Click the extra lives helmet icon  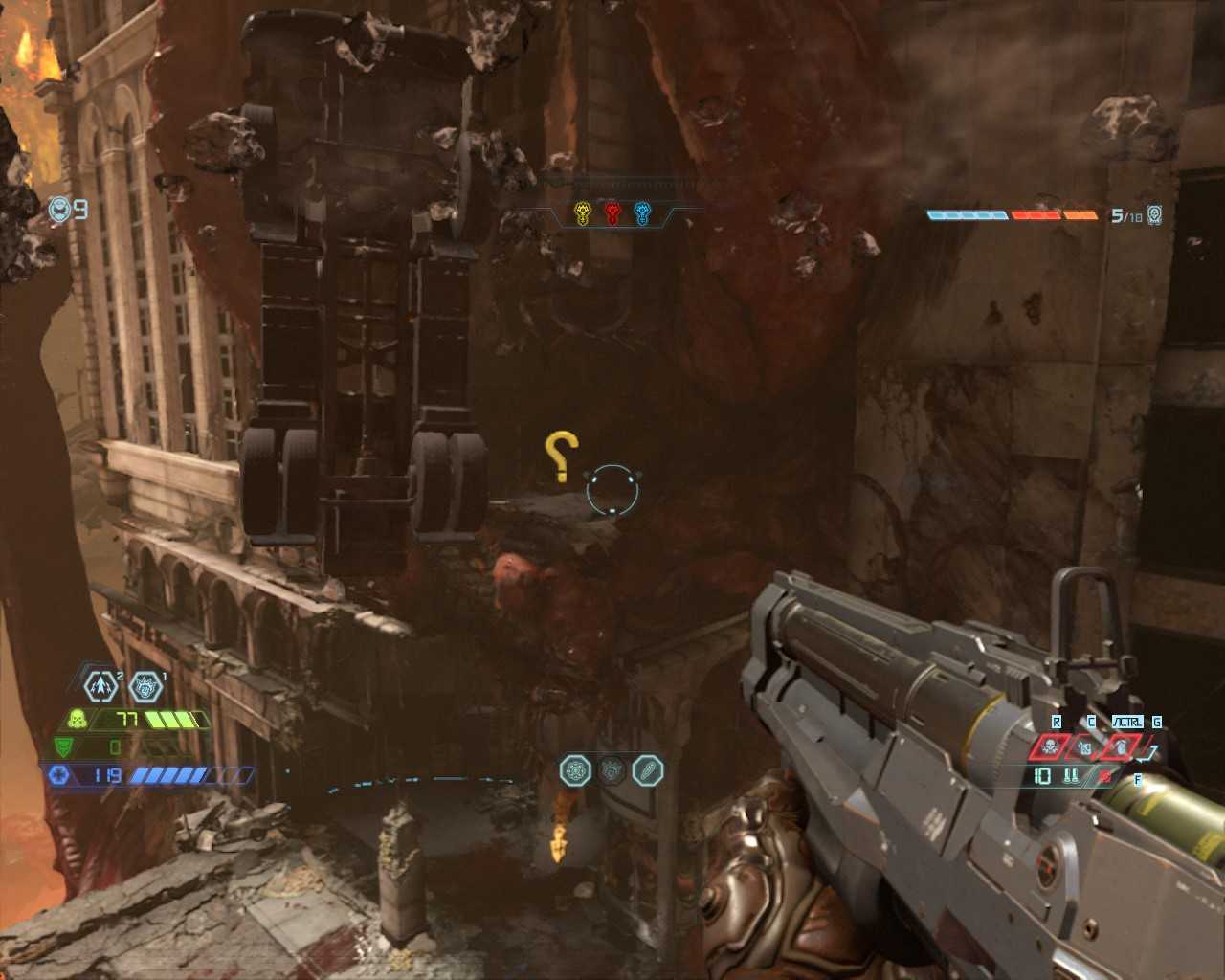tap(59, 209)
